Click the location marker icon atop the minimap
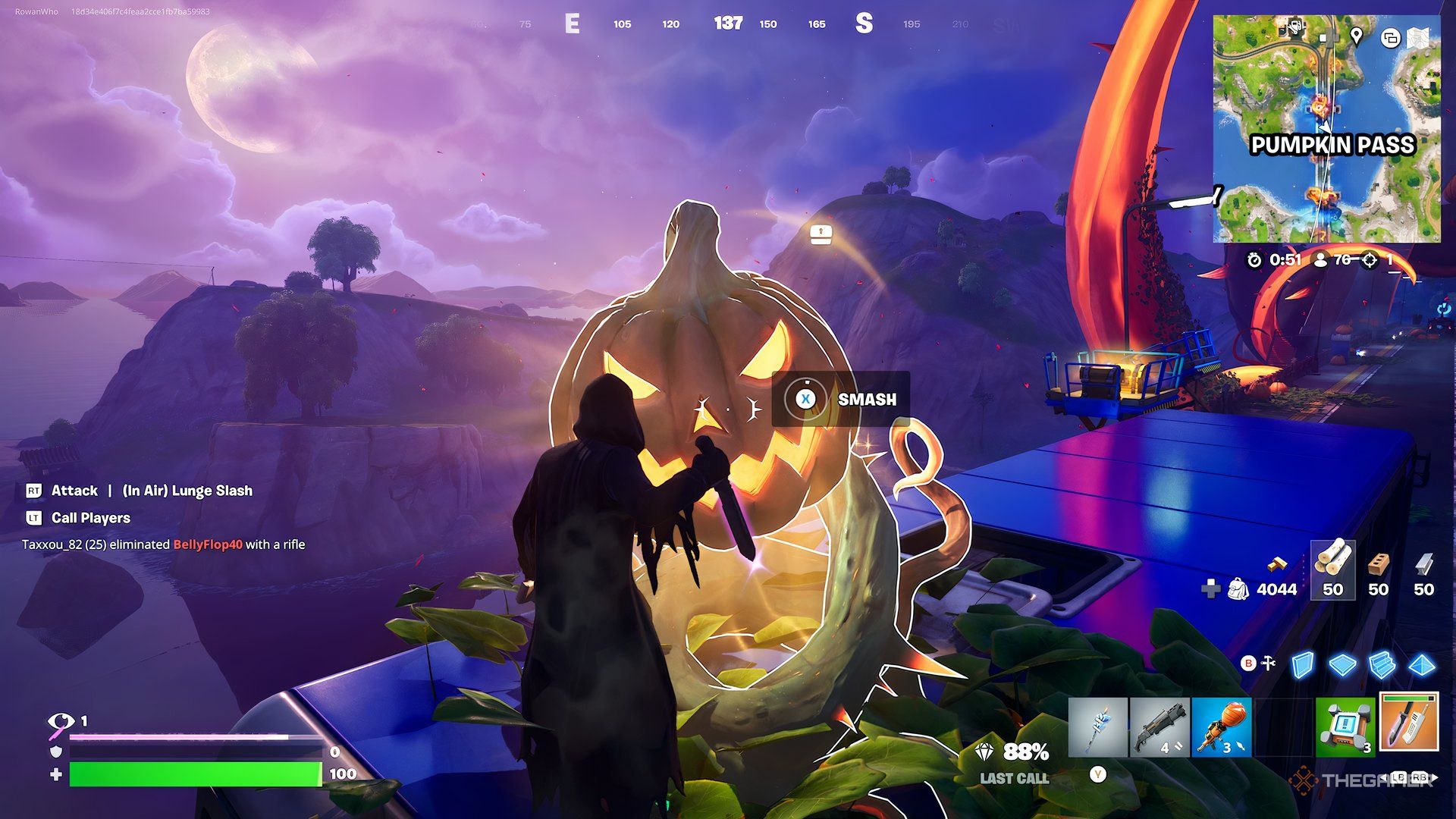The image size is (1456, 819). click(x=1357, y=36)
